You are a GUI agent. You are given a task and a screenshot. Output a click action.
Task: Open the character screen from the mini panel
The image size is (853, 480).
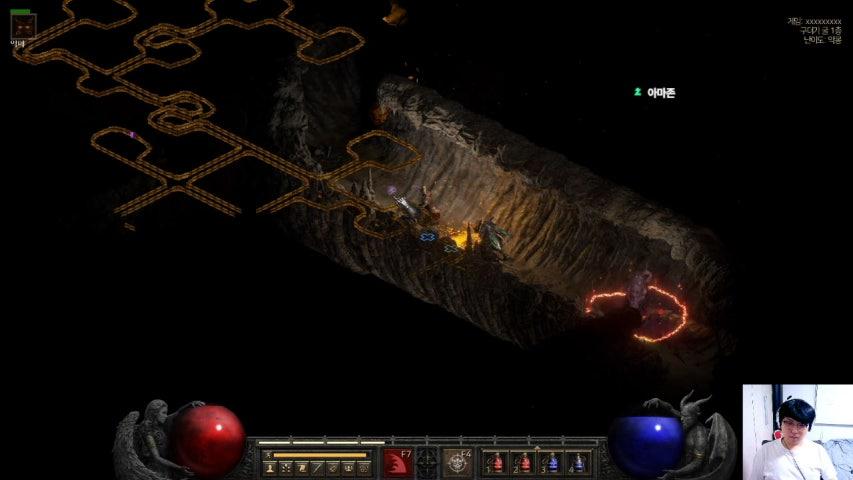[270, 467]
